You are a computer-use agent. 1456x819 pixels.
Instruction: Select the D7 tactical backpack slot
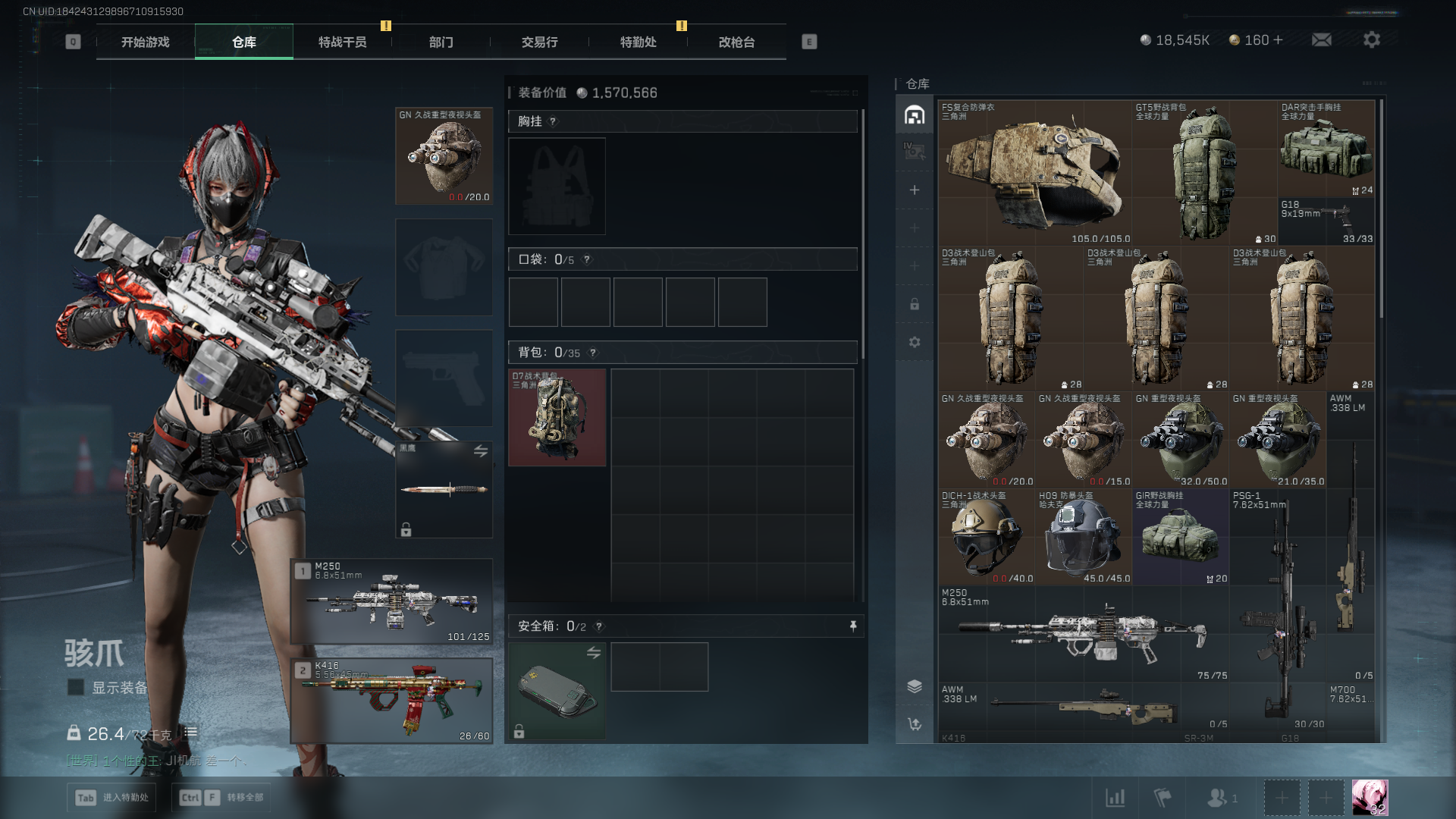tap(557, 417)
